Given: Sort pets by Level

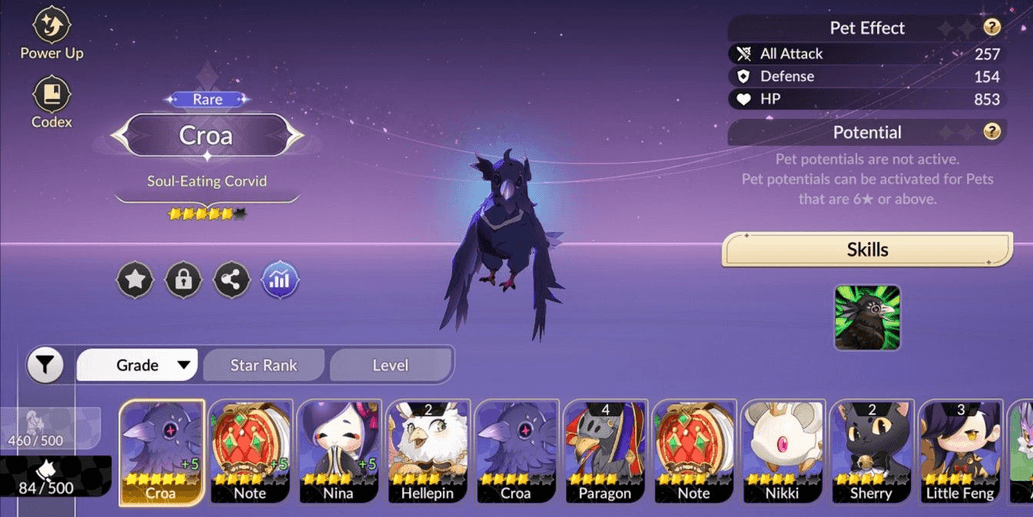Looking at the screenshot, I should (x=390, y=365).
